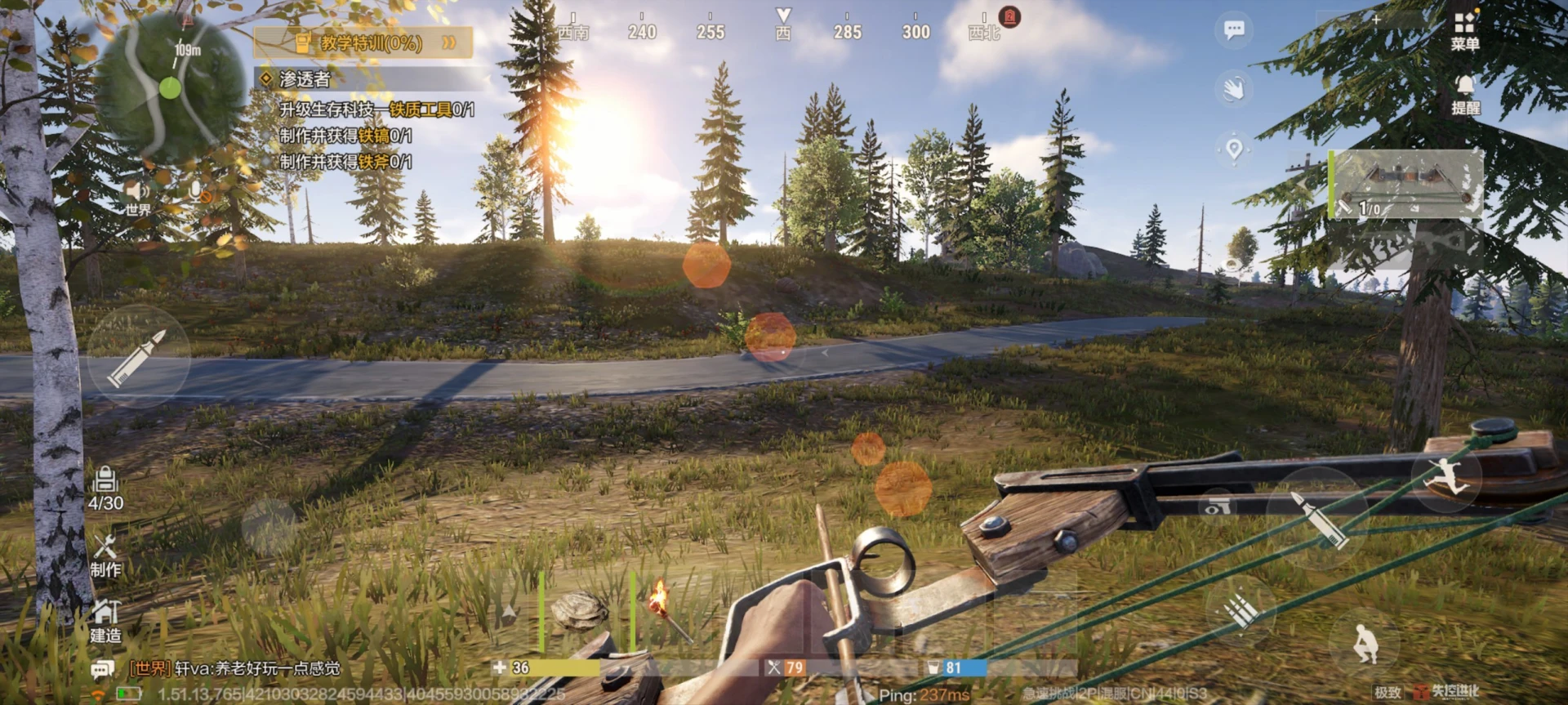This screenshot has height=705, width=1568.
Task: Select the crossbow weapon slot
Action: click(x=1406, y=185)
